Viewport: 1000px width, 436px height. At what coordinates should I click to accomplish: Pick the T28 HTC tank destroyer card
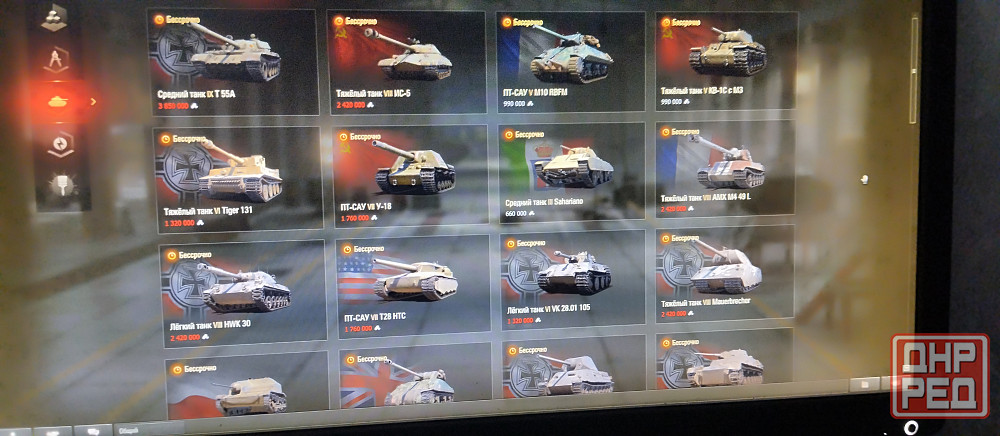[412, 284]
